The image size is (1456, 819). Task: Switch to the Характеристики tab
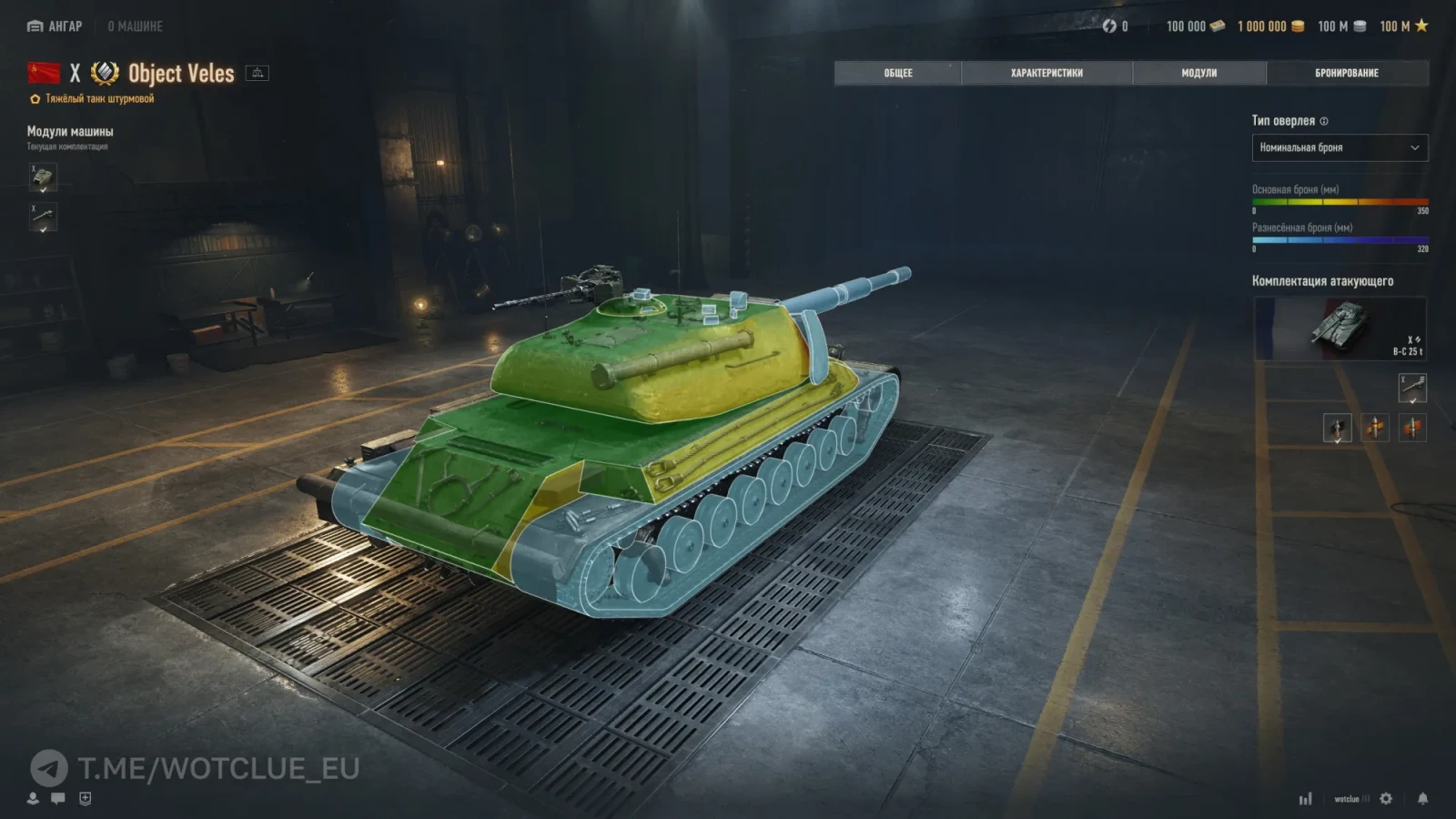(1045, 72)
